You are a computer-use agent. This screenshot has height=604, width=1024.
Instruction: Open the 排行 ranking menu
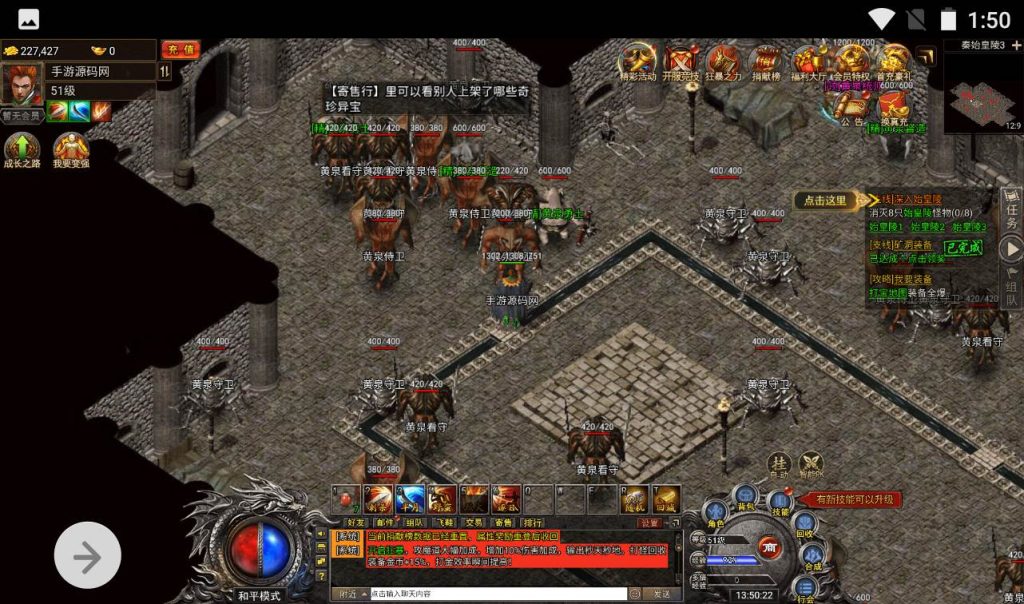(x=533, y=522)
